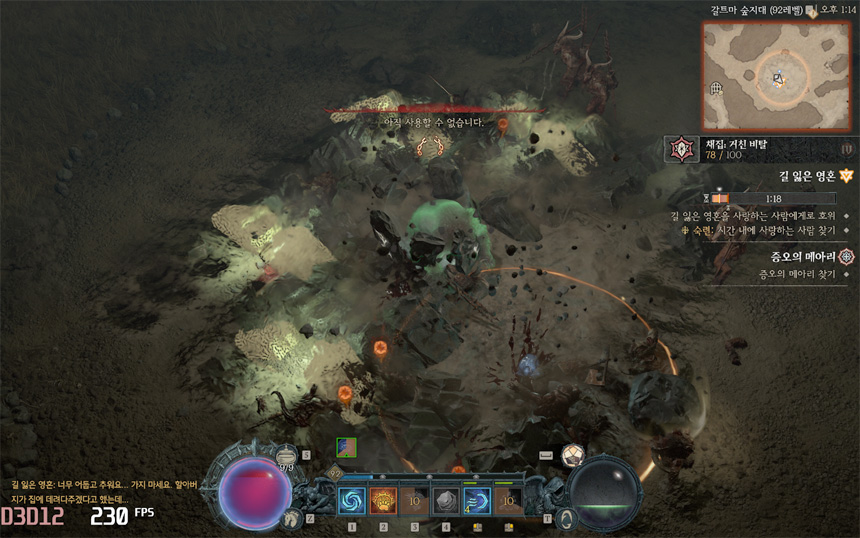Click the dodge icon beside the resource globe

(565, 519)
